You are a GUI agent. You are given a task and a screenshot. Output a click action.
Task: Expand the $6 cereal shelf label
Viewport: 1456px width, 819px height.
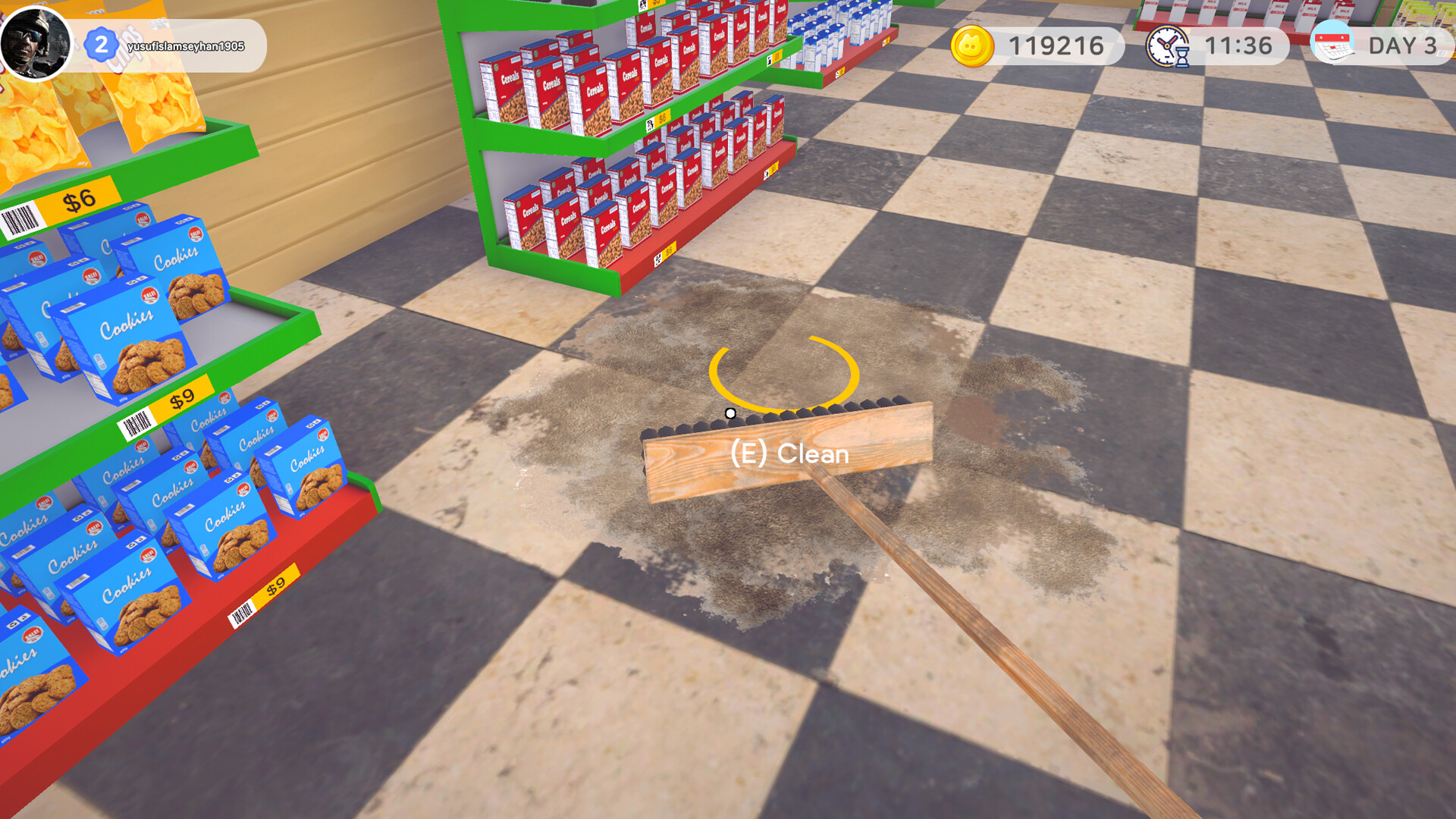663,117
